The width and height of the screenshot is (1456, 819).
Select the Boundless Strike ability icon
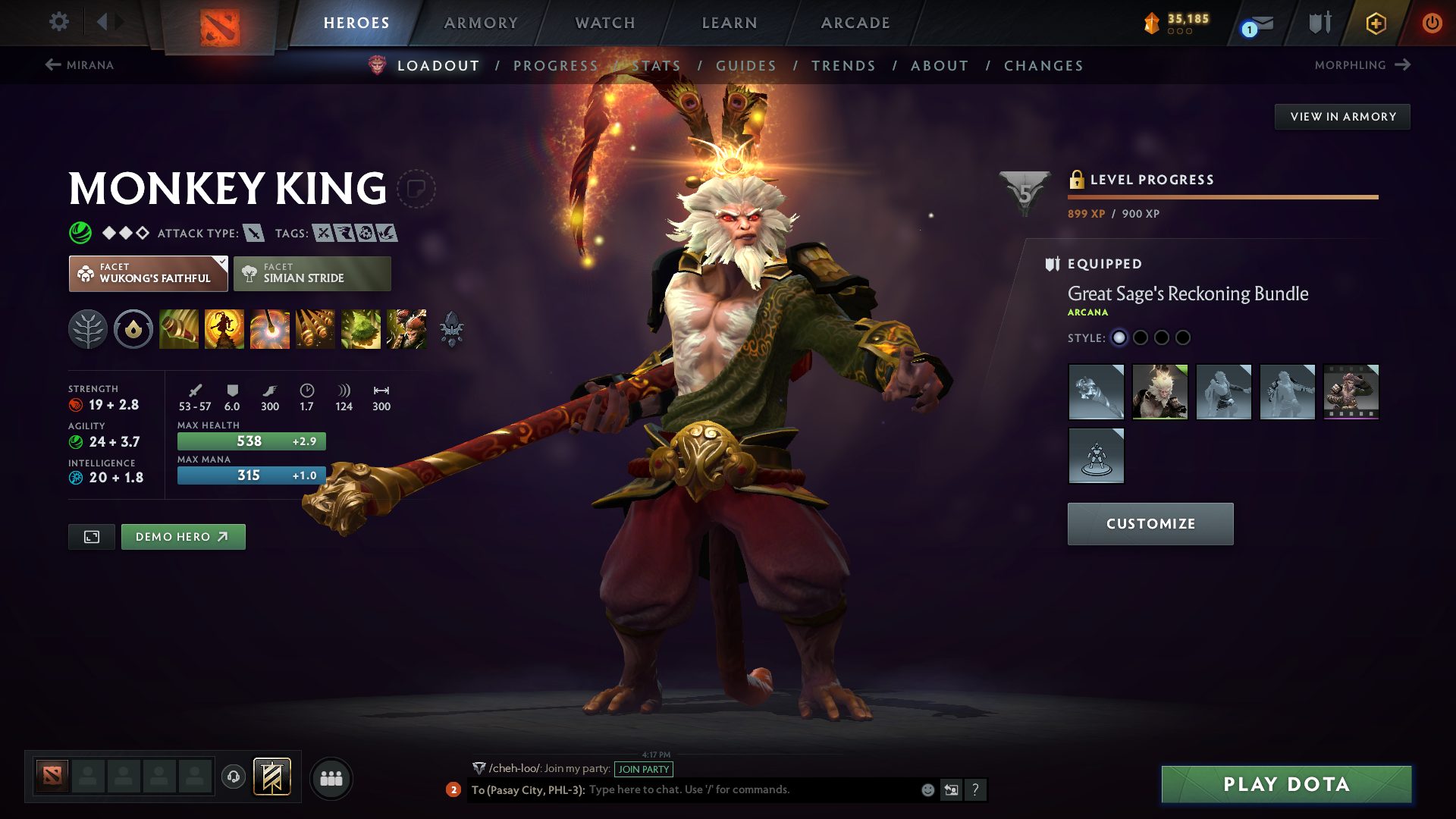click(179, 329)
